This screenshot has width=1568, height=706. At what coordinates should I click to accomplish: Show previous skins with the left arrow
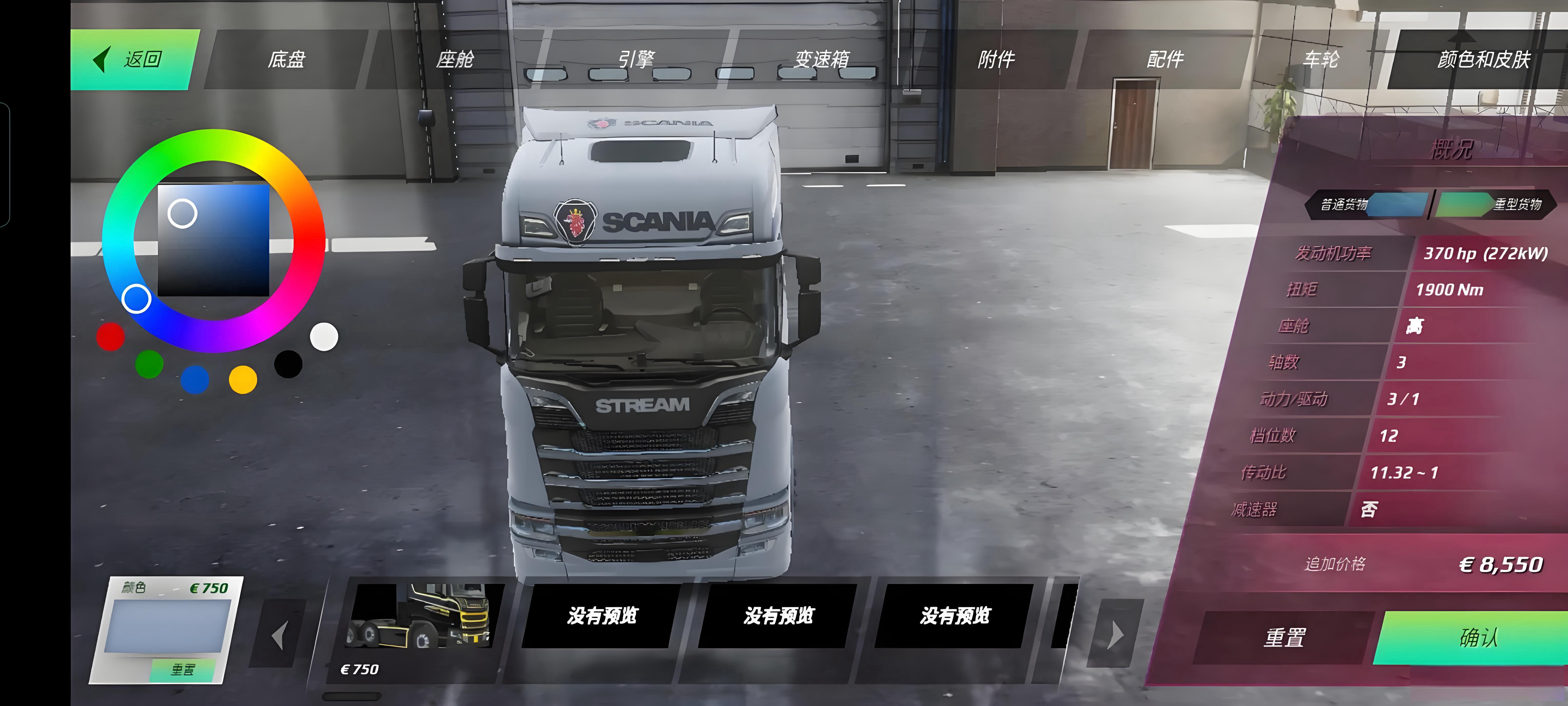pyautogui.click(x=279, y=635)
